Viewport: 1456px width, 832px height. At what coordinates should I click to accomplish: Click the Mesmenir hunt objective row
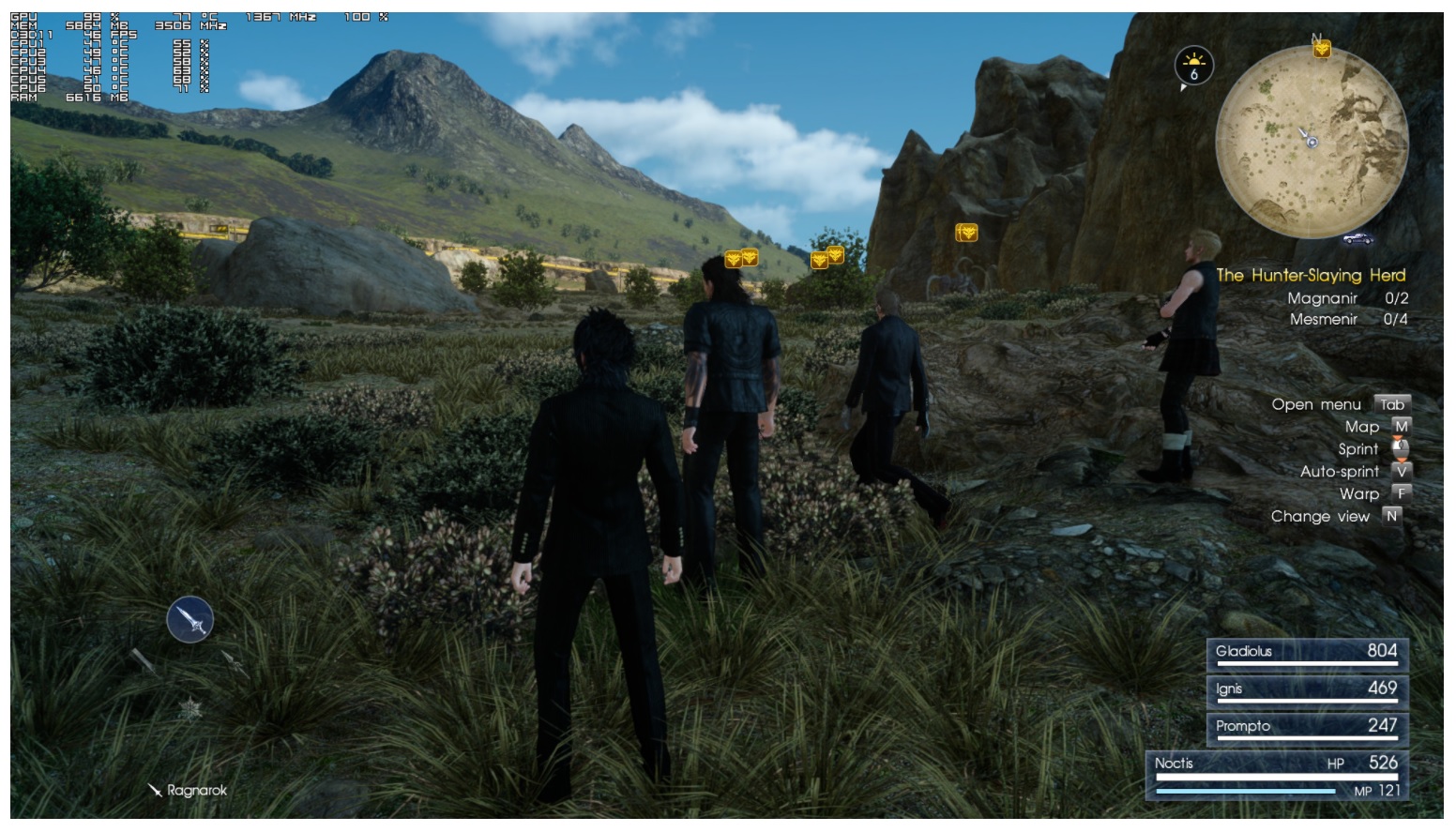tap(1348, 319)
